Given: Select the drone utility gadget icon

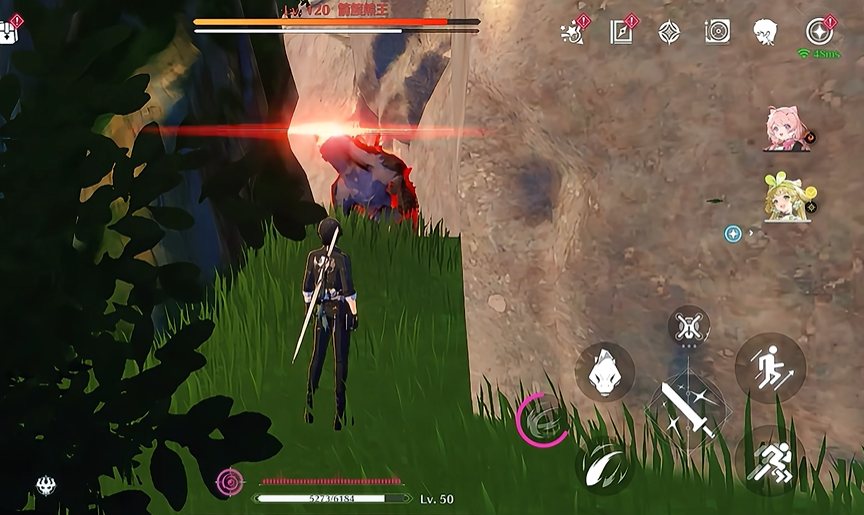Looking at the screenshot, I should 689,326.
